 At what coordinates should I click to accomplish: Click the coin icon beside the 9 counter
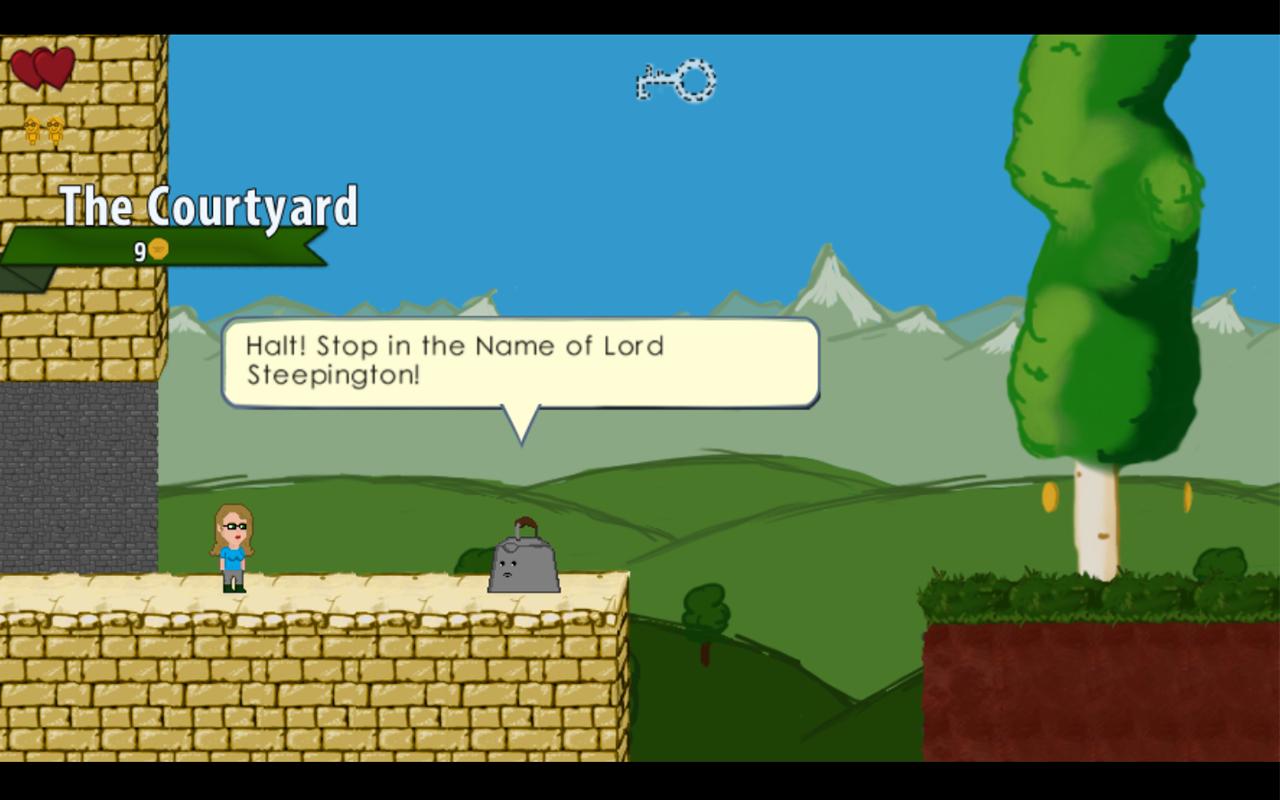pyautogui.click(x=158, y=249)
